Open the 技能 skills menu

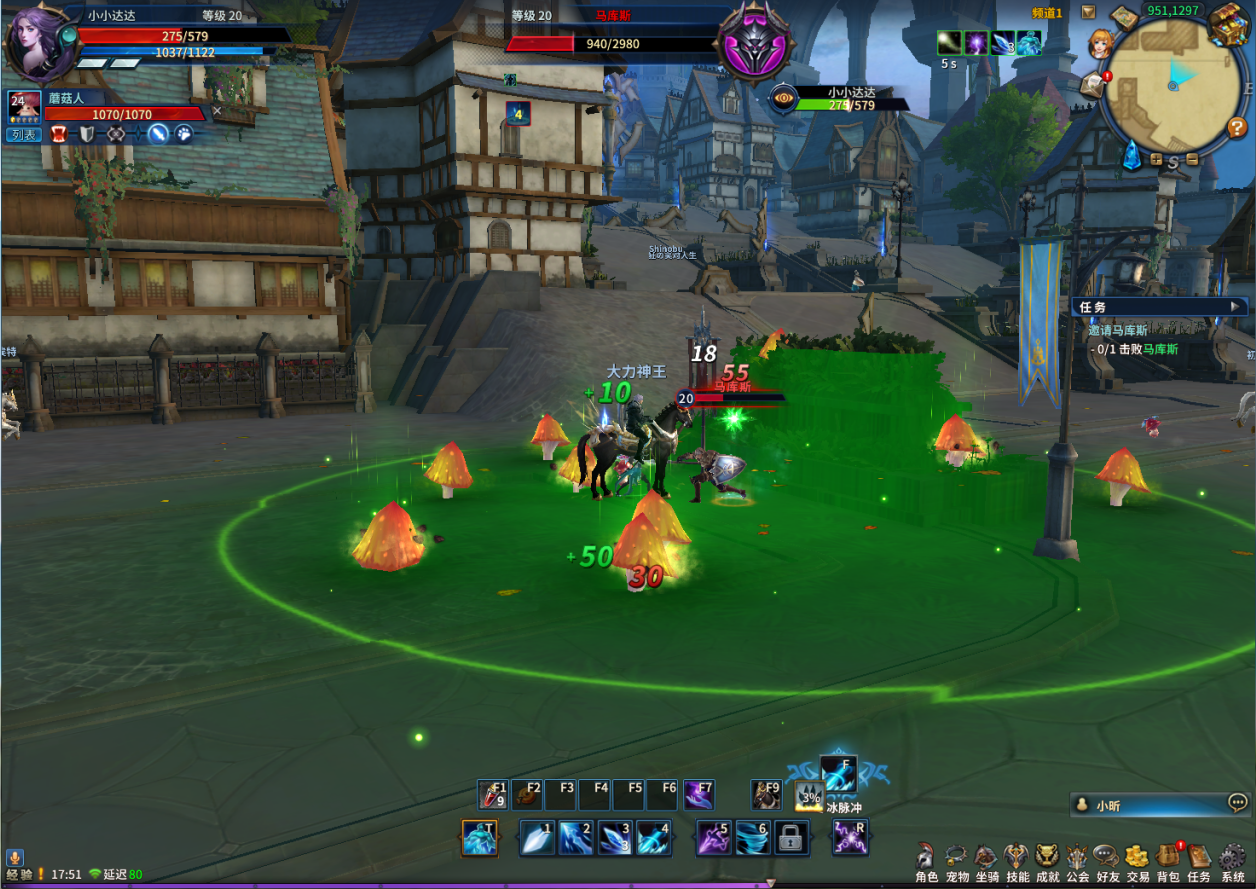(1017, 857)
